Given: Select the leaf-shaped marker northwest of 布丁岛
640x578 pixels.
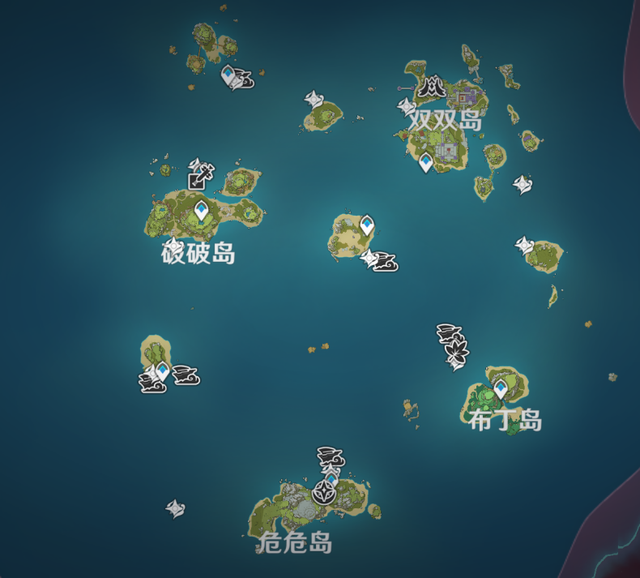Looking at the screenshot, I should pyautogui.click(x=457, y=352).
